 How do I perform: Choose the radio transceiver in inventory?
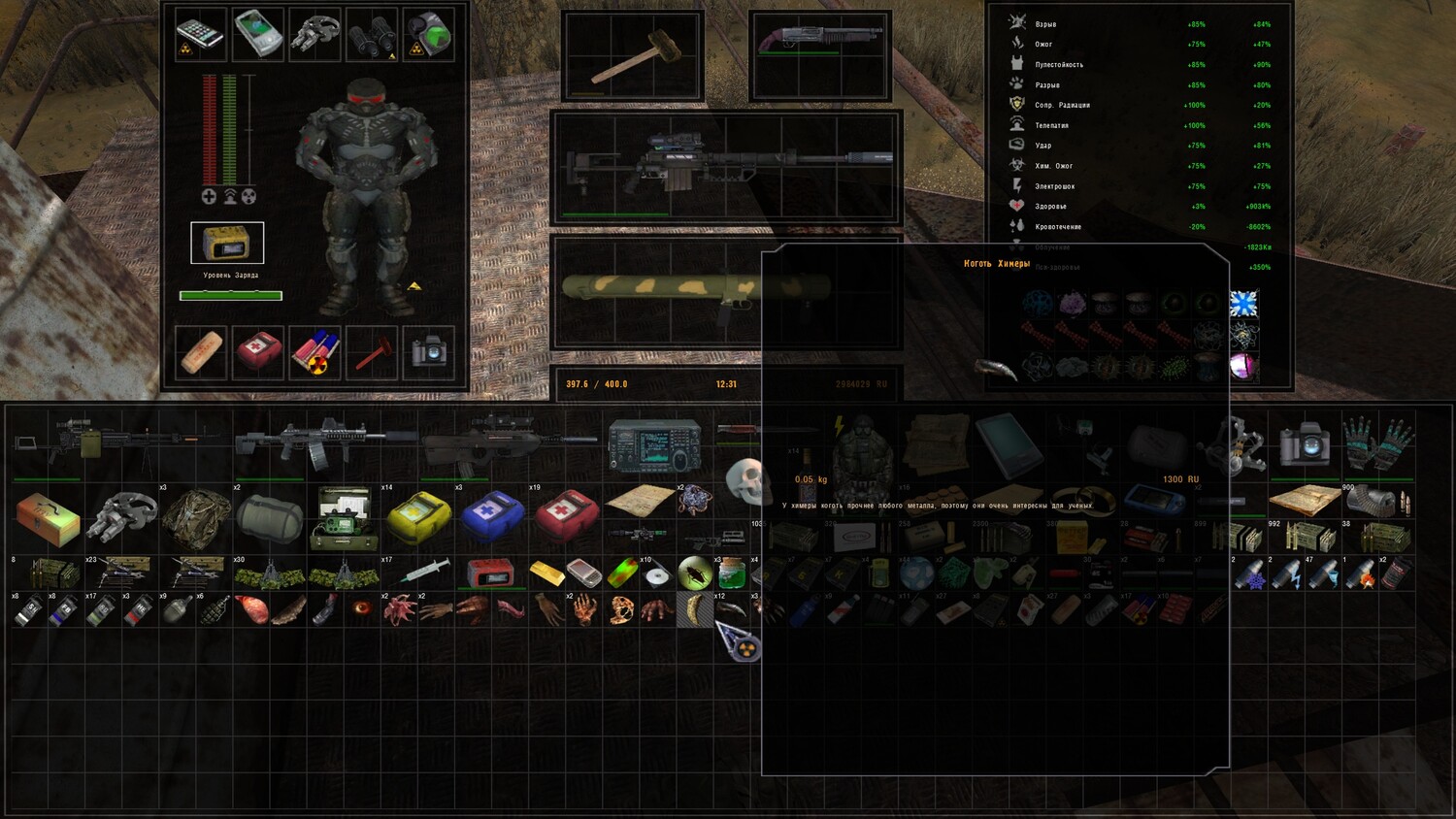tap(654, 446)
